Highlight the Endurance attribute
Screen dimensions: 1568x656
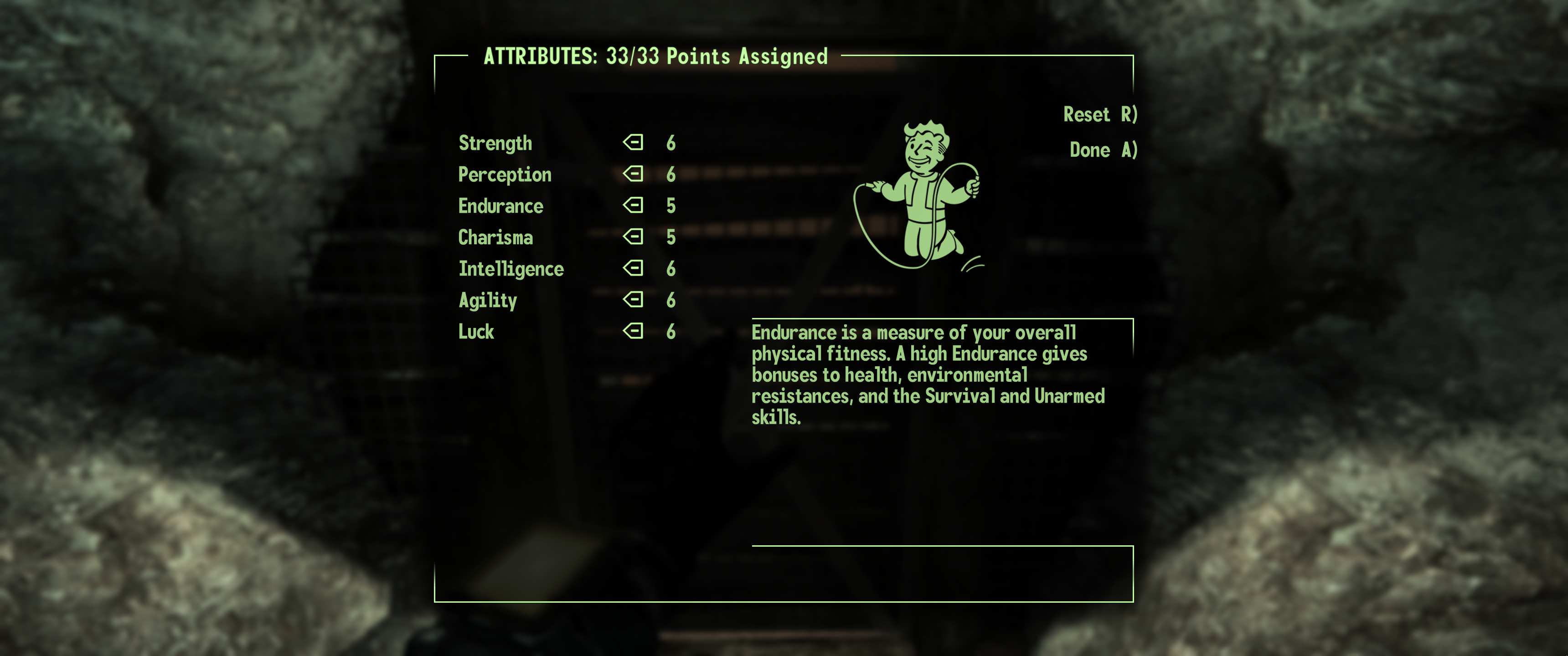coord(500,206)
